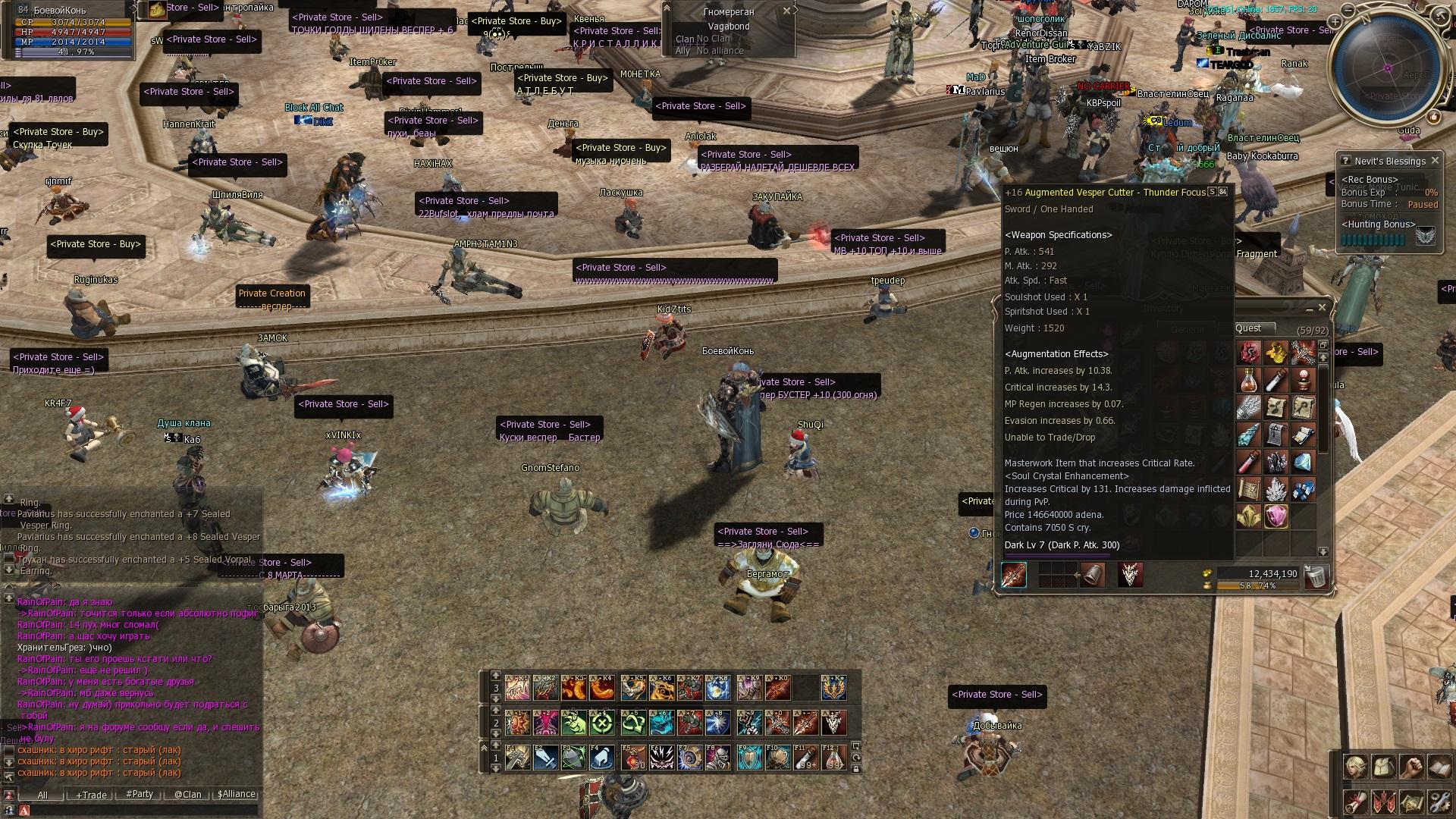Click the circular radar minimap
The height and width of the screenshot is (819, 1456).
[1386, 70]
